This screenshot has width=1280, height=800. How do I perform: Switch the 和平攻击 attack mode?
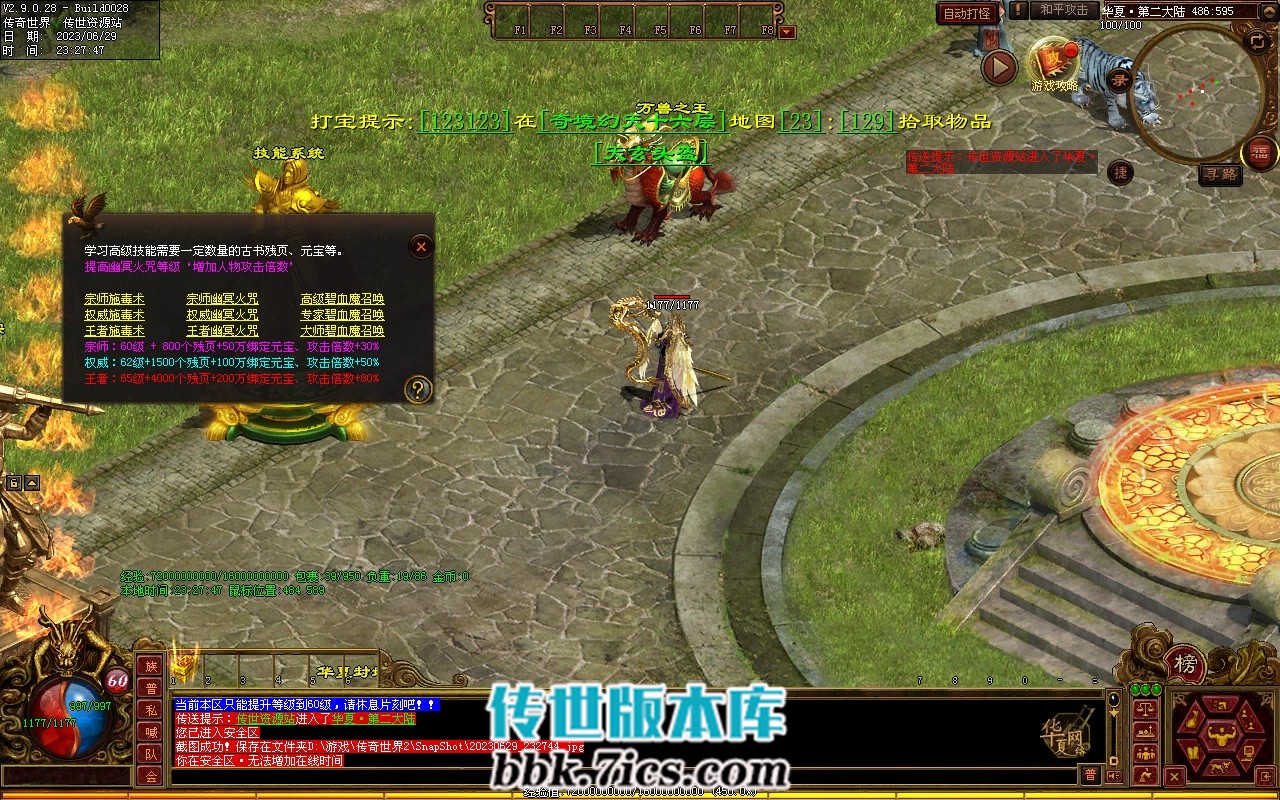(x=1063, y=10)
